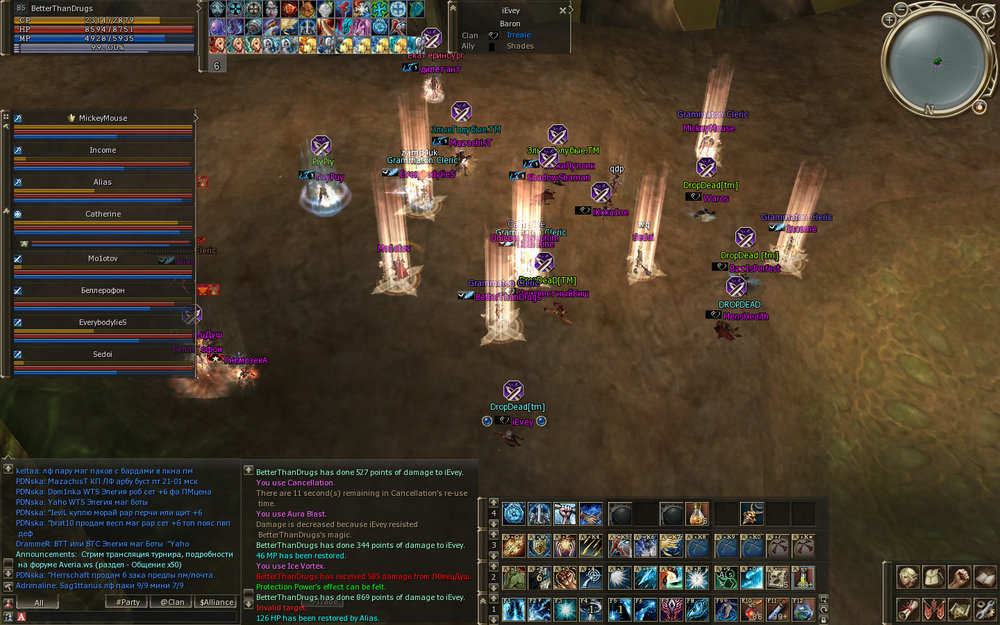Target party member Sedoi
The width and height of the screenshot is (1000, 625).
[x=103, y=354]
